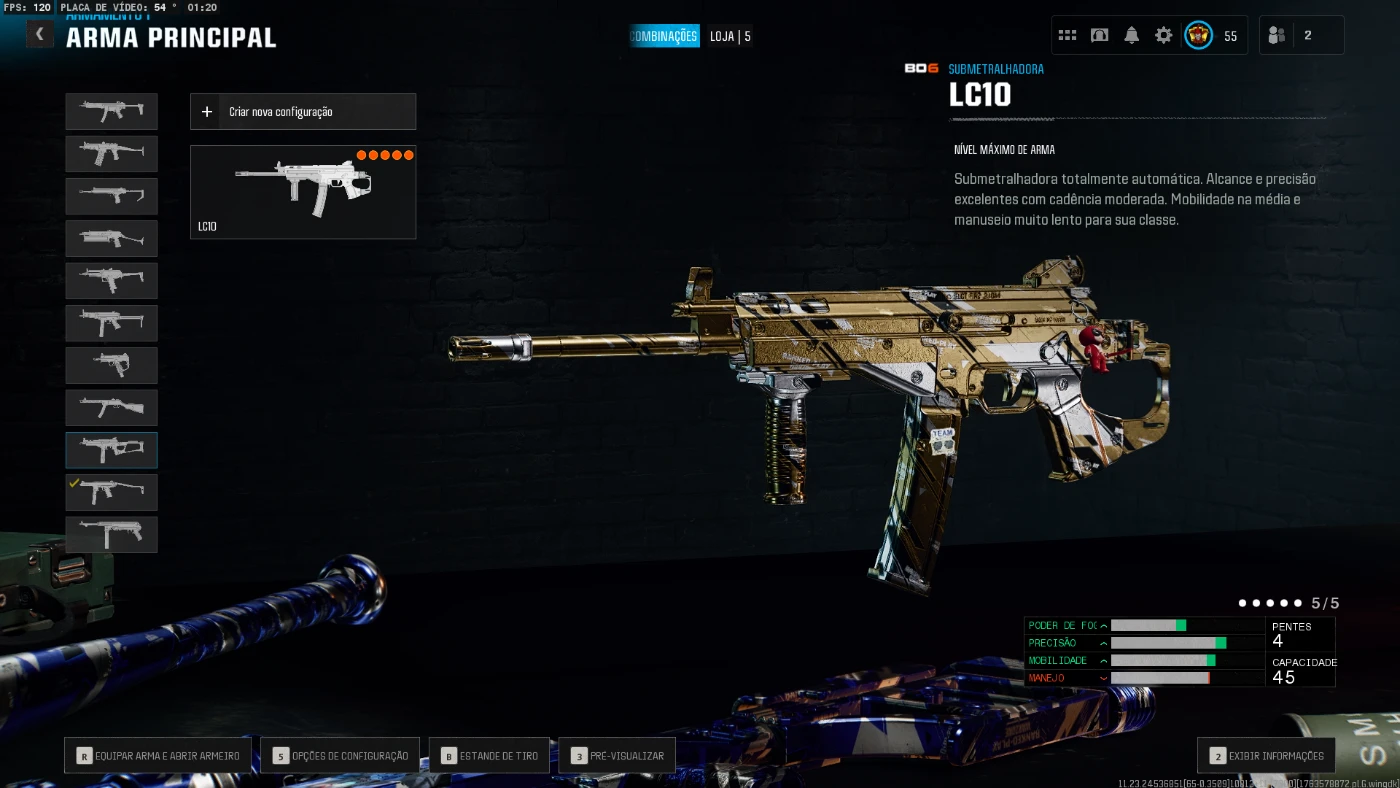Open settings with the gear icon
This screenshot has width=1400, height=788.
click(1163, 35)
